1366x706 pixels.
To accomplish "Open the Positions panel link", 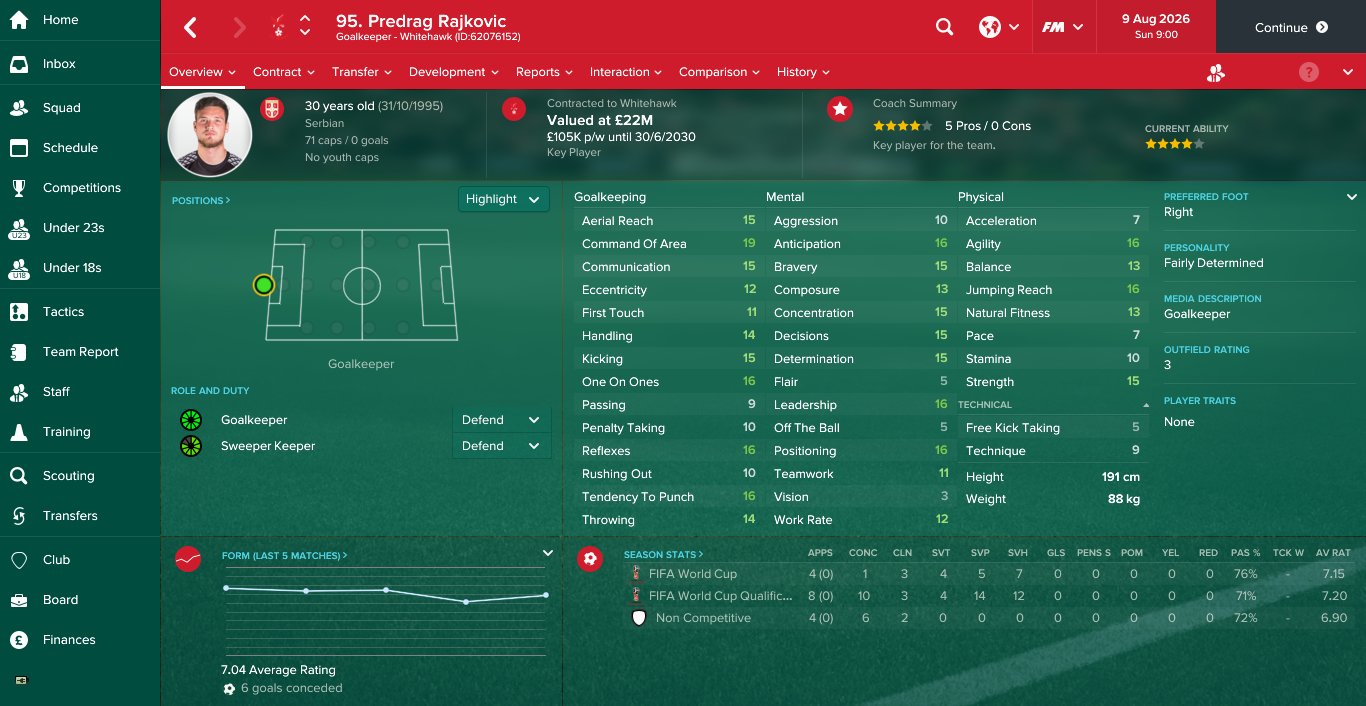I will coord(201,200).
